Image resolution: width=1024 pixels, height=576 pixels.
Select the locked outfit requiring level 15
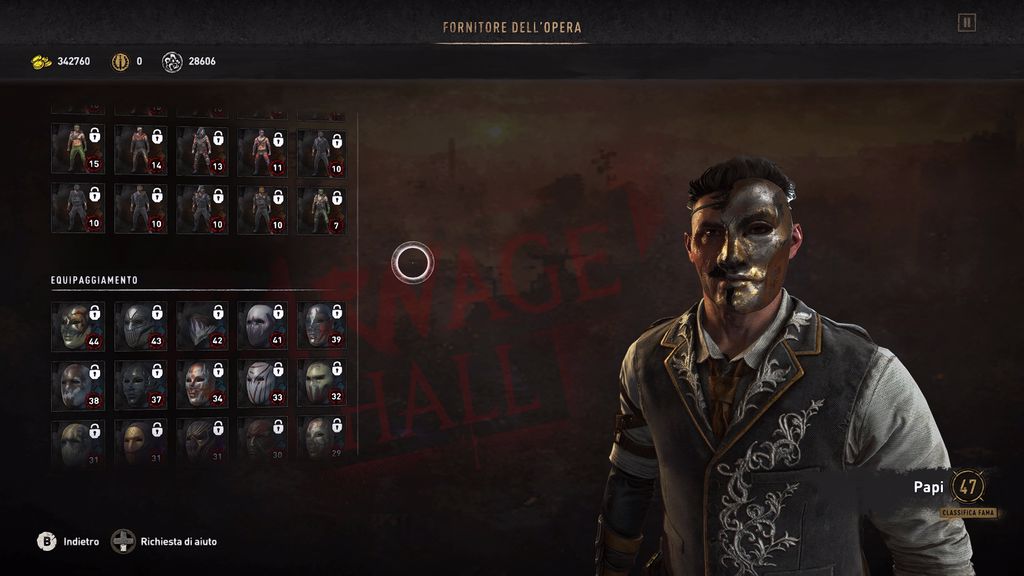[79, 149]
